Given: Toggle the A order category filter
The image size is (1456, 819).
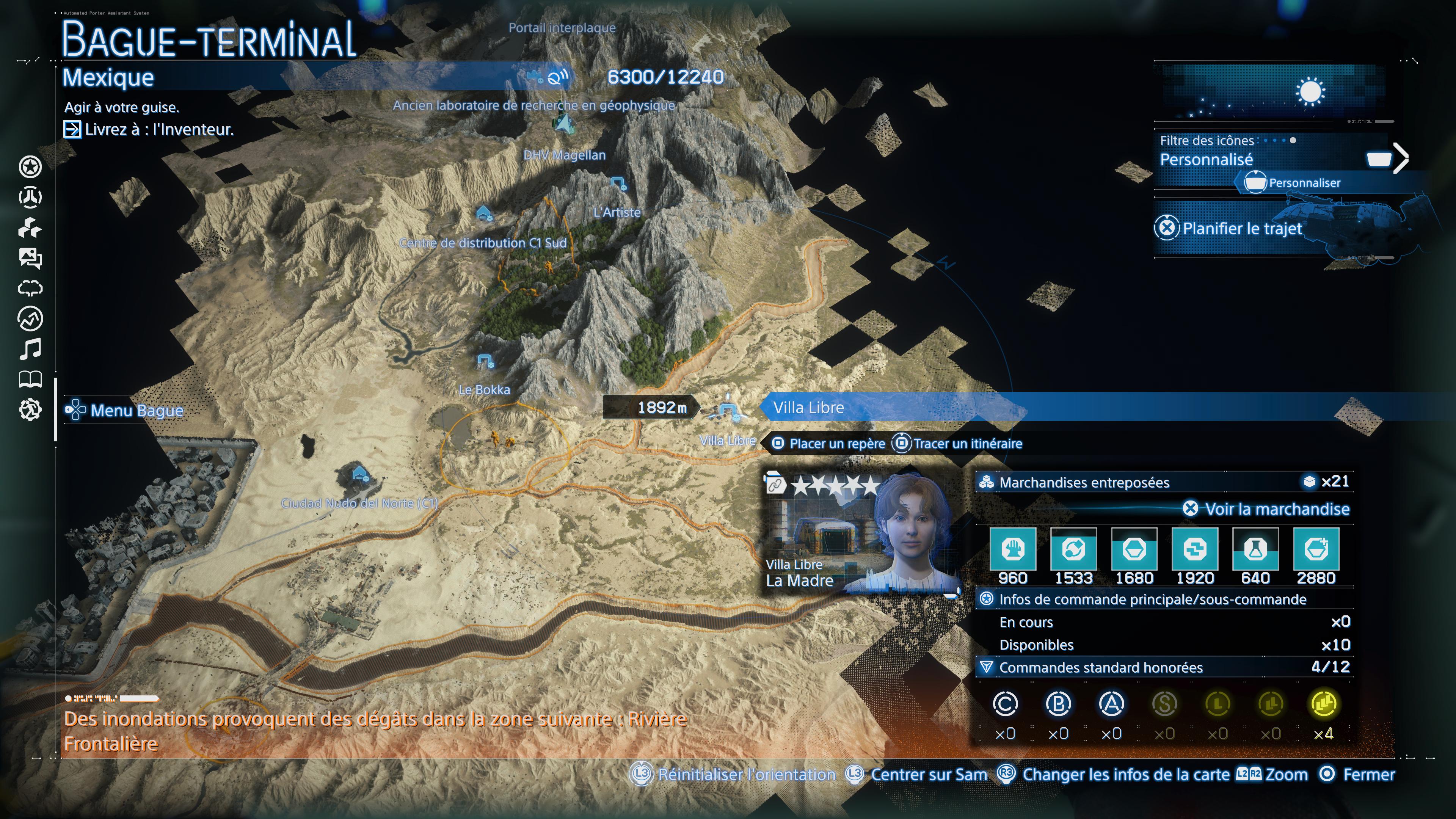Looking at the screenshot, I should click(1112, 704).
